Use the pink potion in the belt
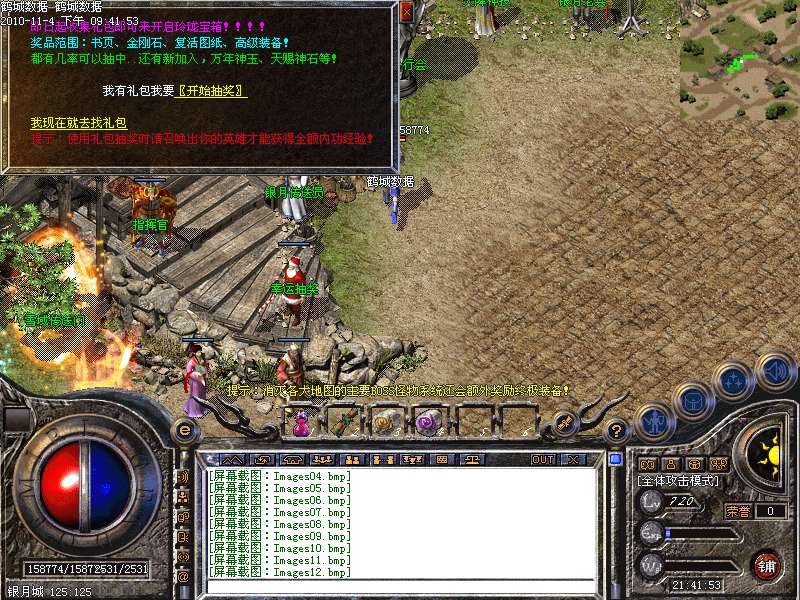 pyautogui.click(x=301, y=424)
